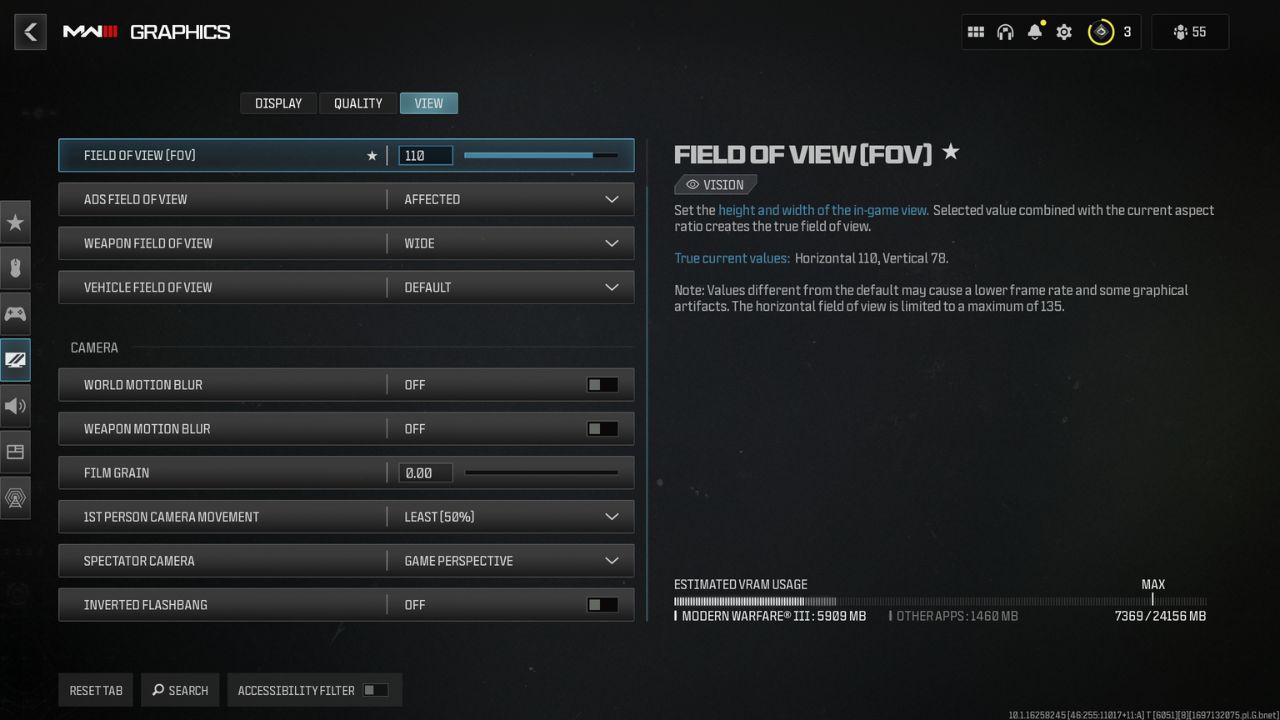
Task: Select the Quality tab
Action: [x=357, y=103]
